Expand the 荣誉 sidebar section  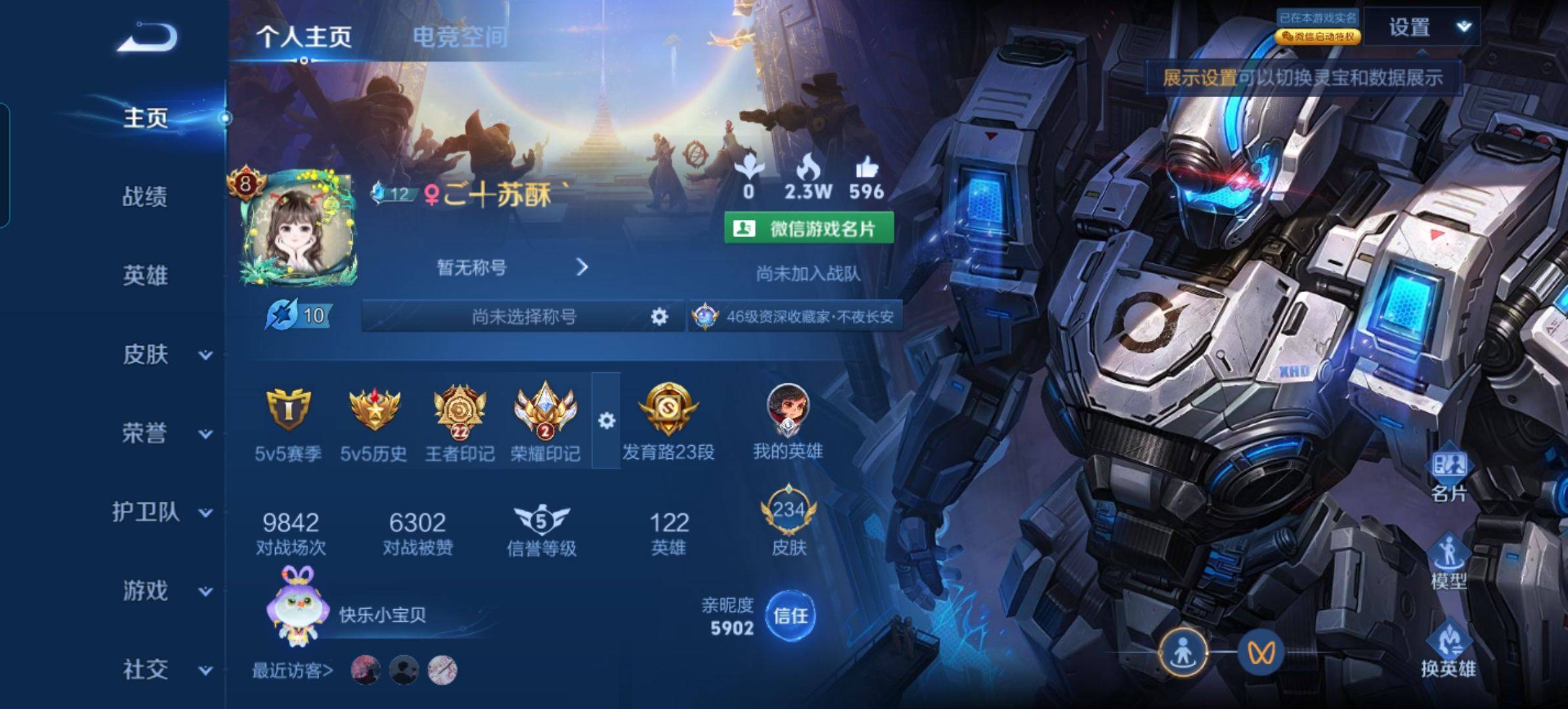pos(164,433)
